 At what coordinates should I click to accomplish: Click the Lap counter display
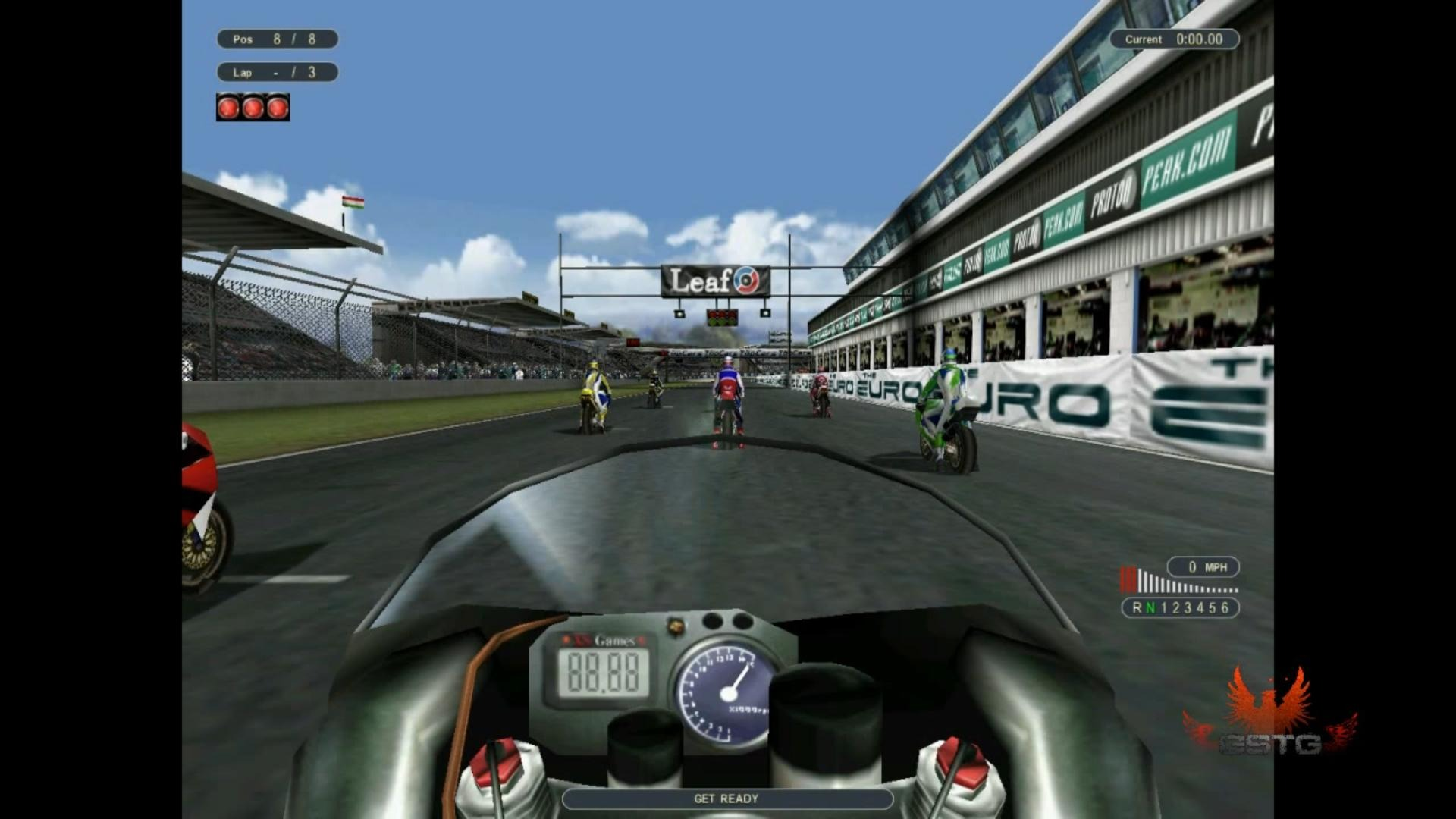coord(277,72)
